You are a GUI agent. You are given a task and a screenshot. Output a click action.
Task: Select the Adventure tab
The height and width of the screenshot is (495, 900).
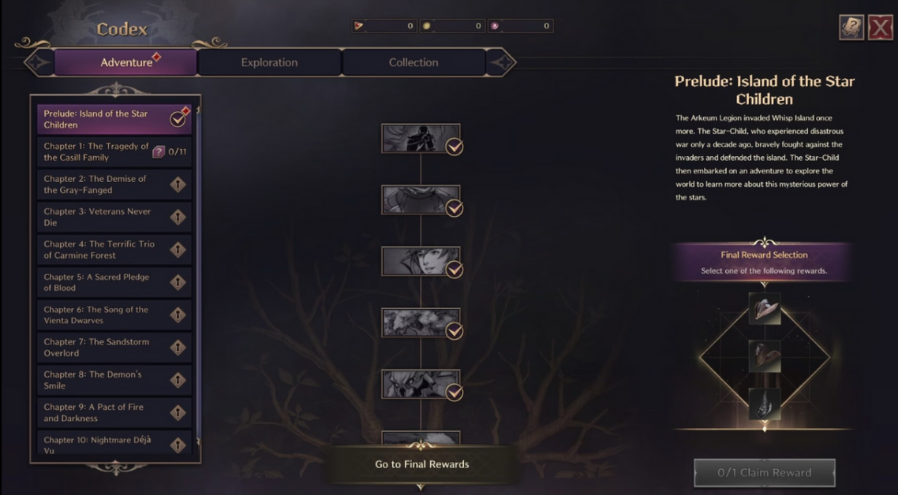pos(126,62)
